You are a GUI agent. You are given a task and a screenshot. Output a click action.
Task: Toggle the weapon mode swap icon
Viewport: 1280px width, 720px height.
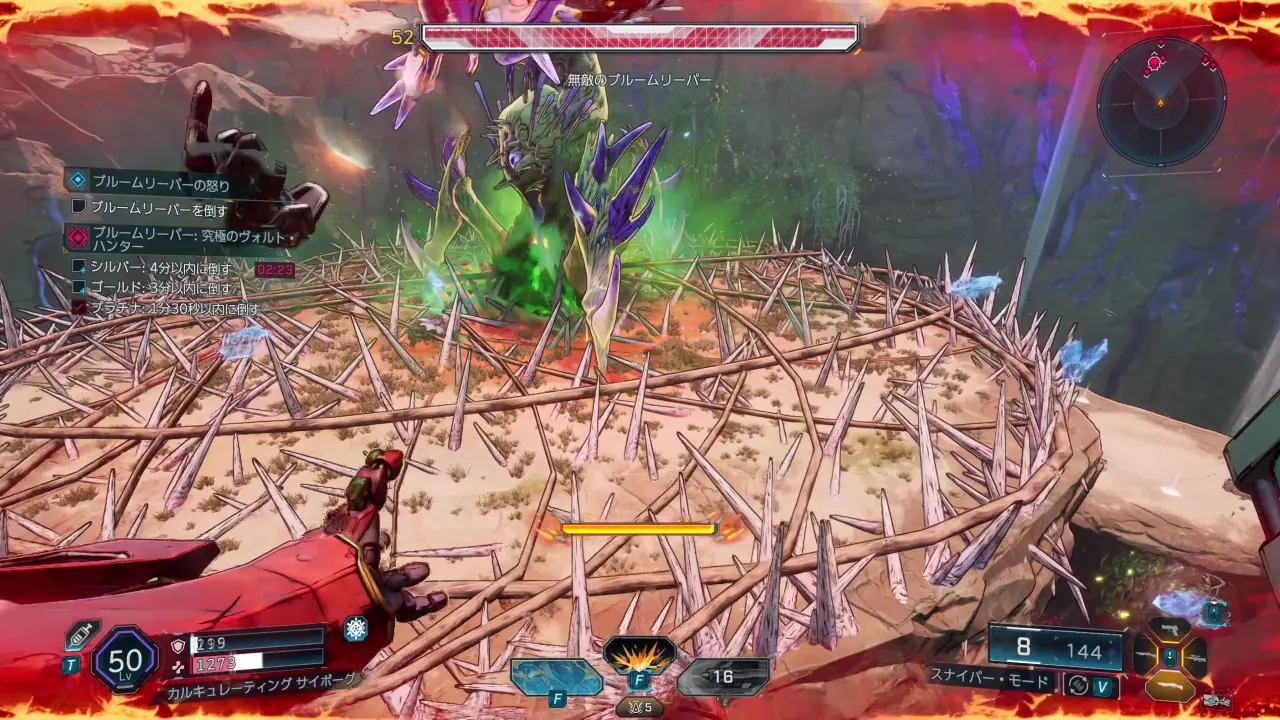(x=1078, y=685)
